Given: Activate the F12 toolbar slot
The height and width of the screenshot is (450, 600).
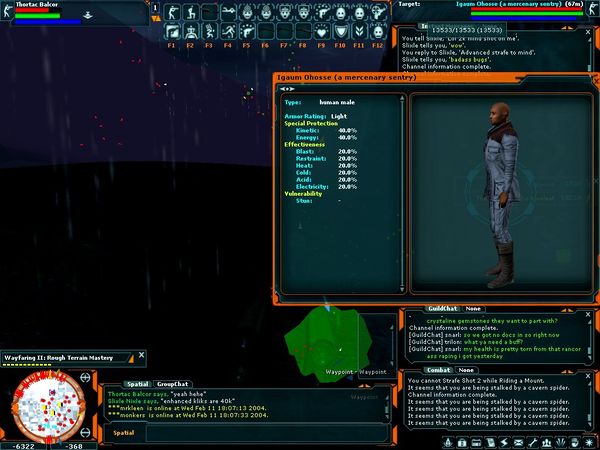Looking at the screenshot, I should (378, 31).
